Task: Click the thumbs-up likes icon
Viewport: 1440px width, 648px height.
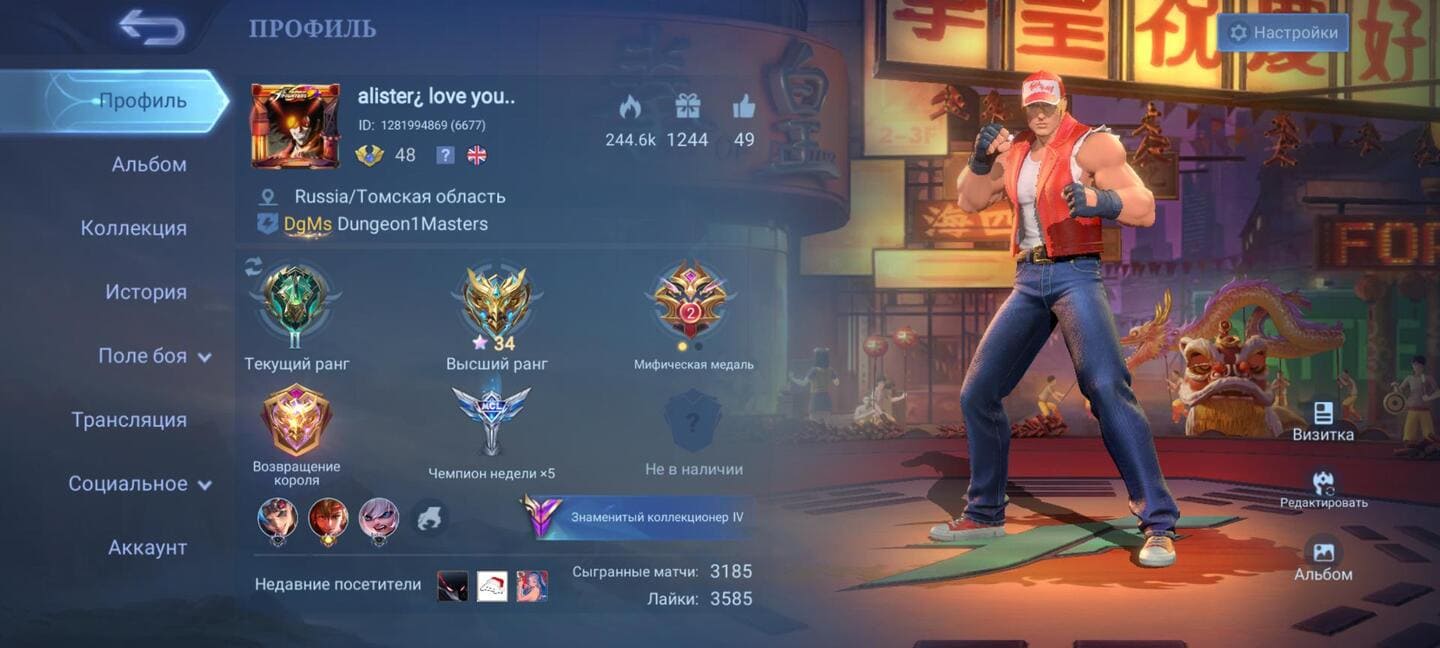Action: click(x=744, y=107)
